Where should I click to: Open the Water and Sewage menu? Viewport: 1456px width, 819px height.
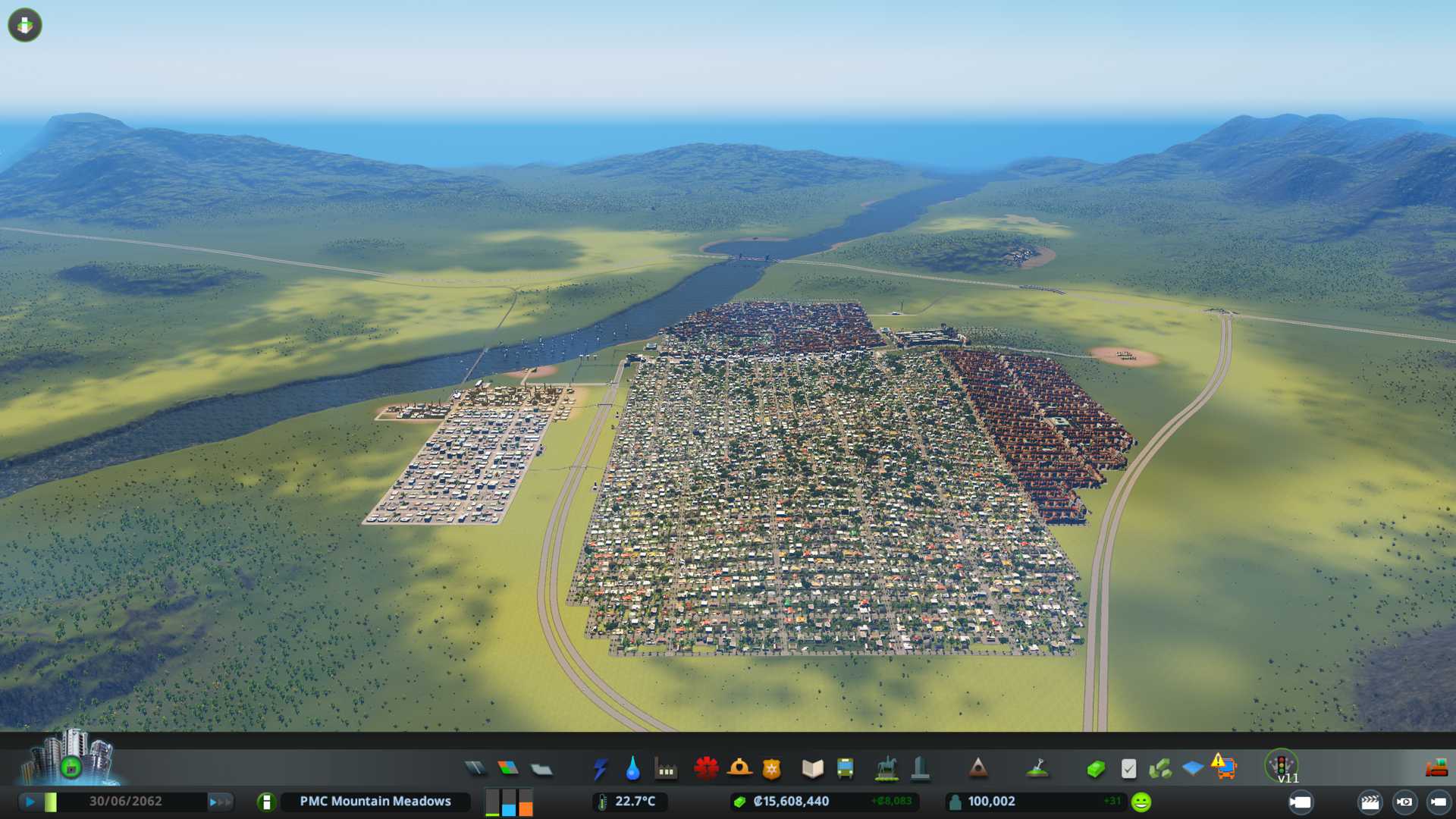coord(632,769)
